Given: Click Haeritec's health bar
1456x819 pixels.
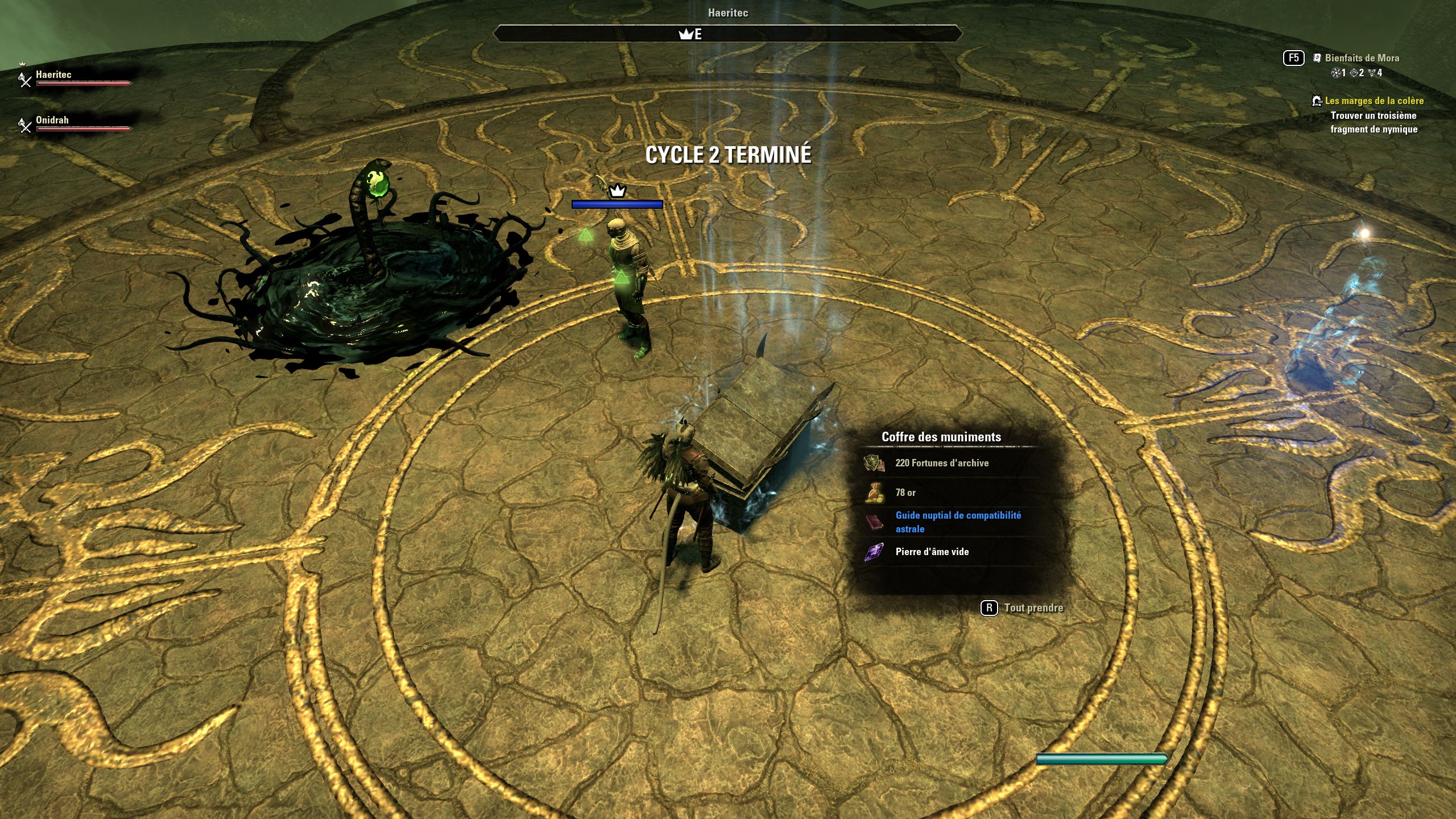Looking at the screenshot, I should 82,83.
